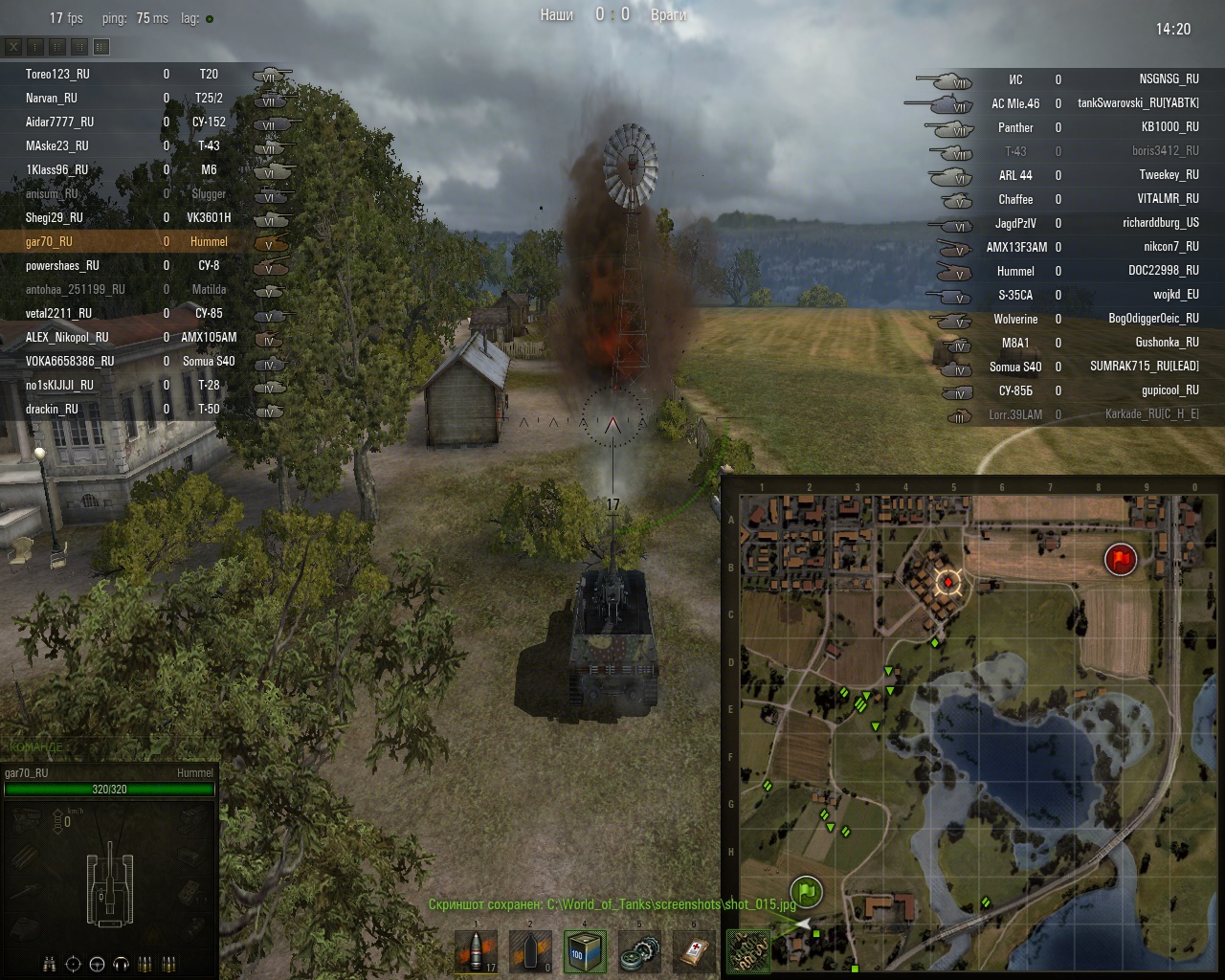
Task: Click the driver steering wheel crew icon
Action: coord(97,964)
